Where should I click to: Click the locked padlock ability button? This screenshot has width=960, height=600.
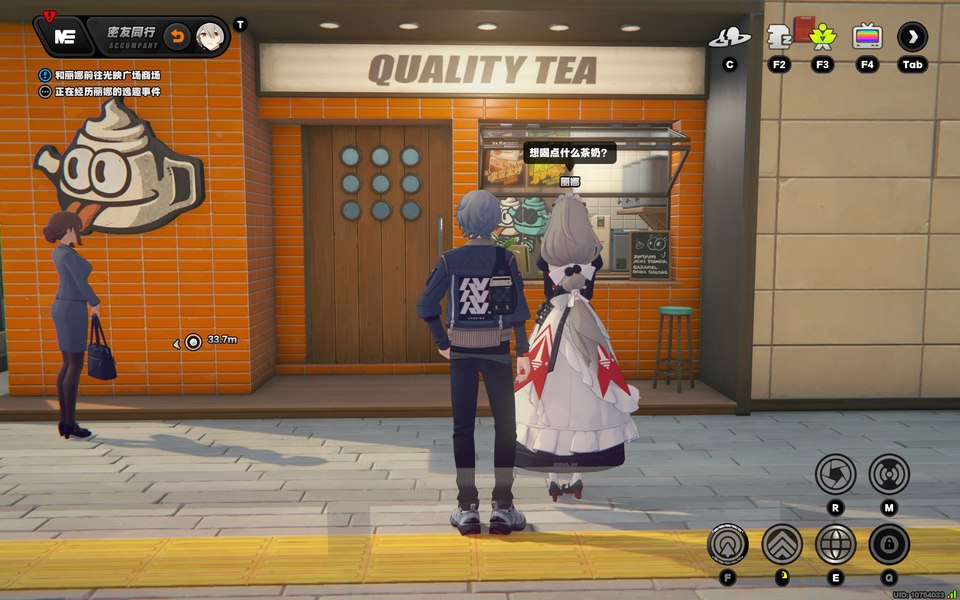tap(888, 545)
